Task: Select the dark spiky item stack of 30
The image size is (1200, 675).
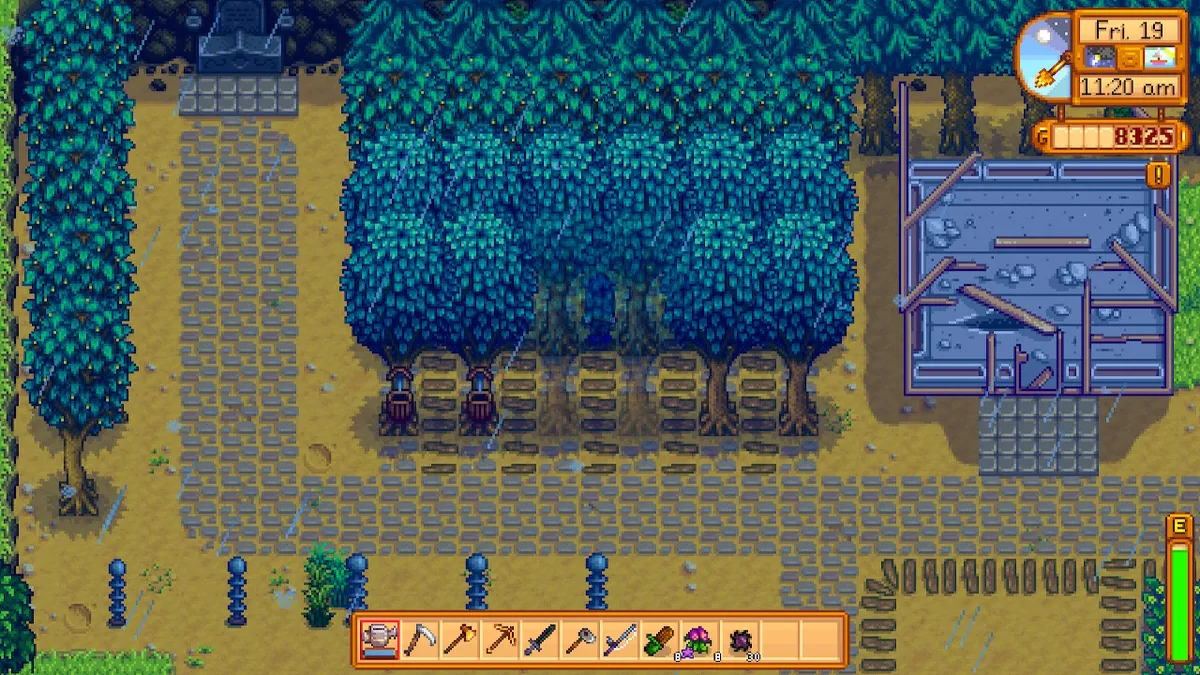Action: coord(739,640)
